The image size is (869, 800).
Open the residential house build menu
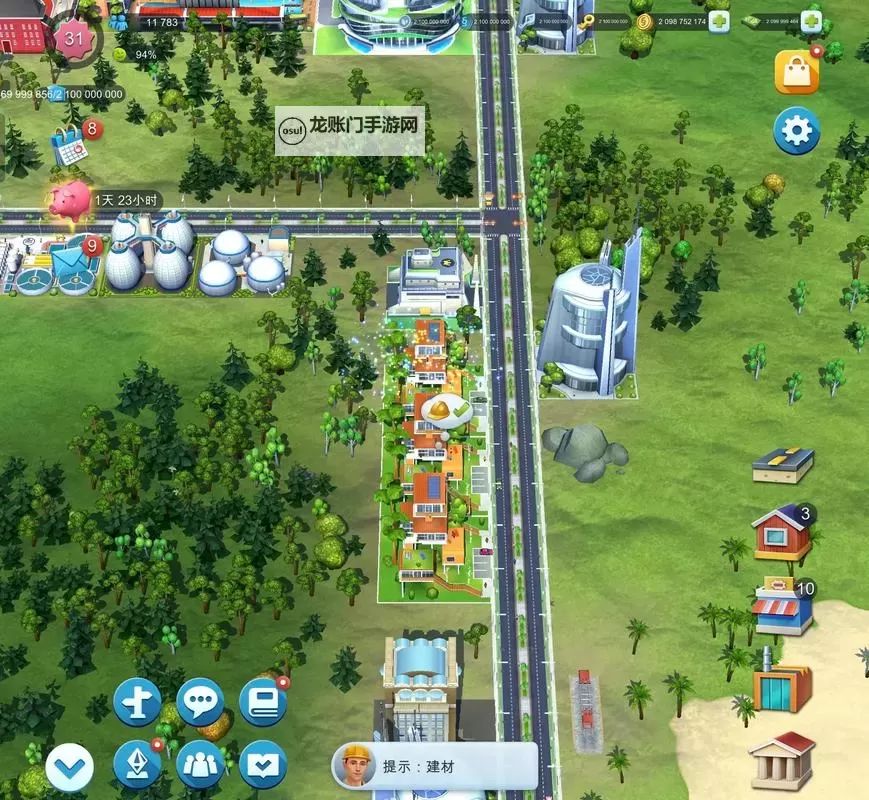[782, 534]
